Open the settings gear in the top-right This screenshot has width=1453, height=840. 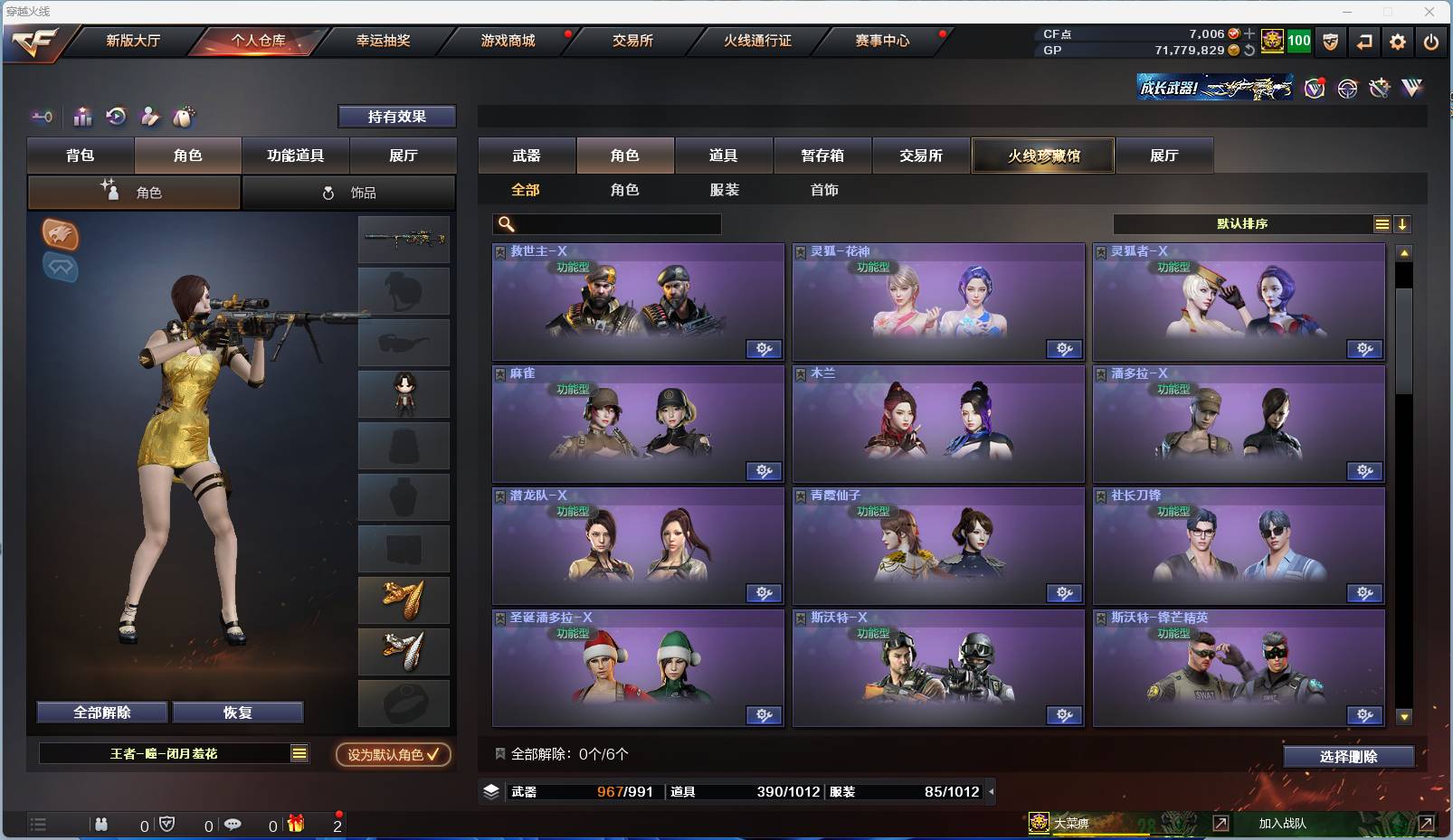(1398, 42)
